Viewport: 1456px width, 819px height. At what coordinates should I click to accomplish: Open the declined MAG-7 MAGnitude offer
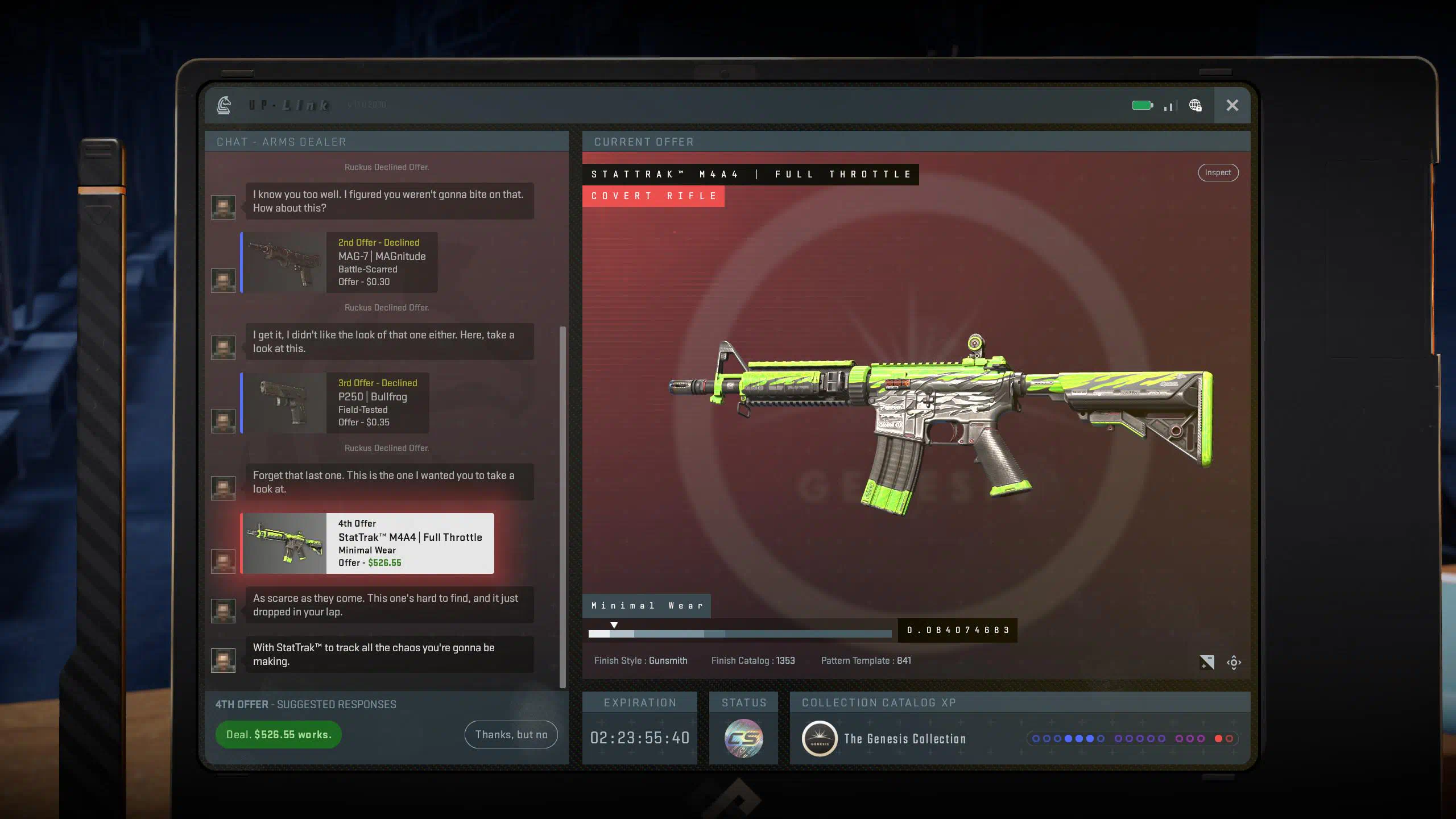(x=340, y=262)
